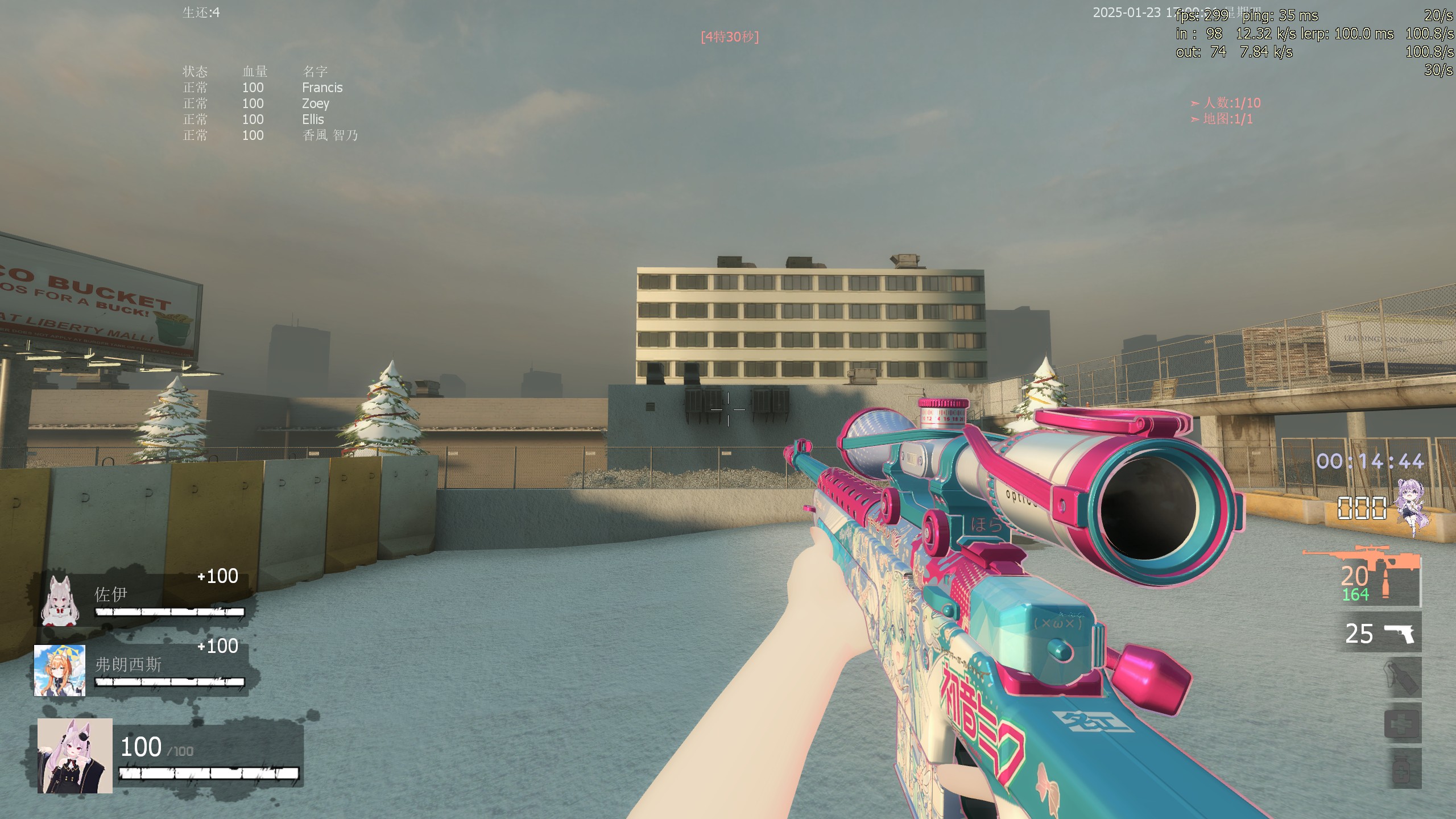
Task: Choose the first aid kit slot
Action: pos(1403,723)
